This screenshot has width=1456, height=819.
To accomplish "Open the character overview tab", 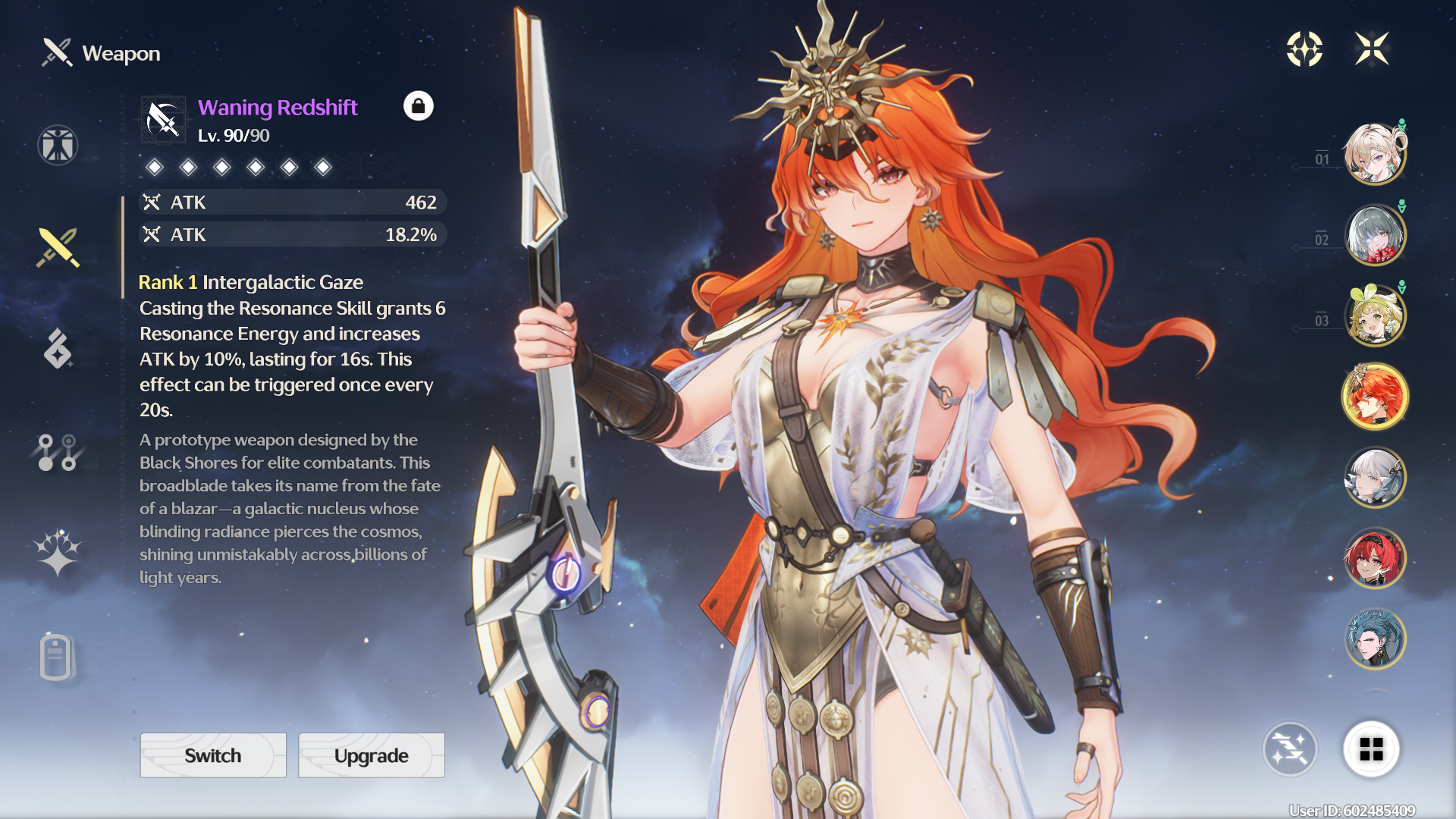I will coord(58,145).
